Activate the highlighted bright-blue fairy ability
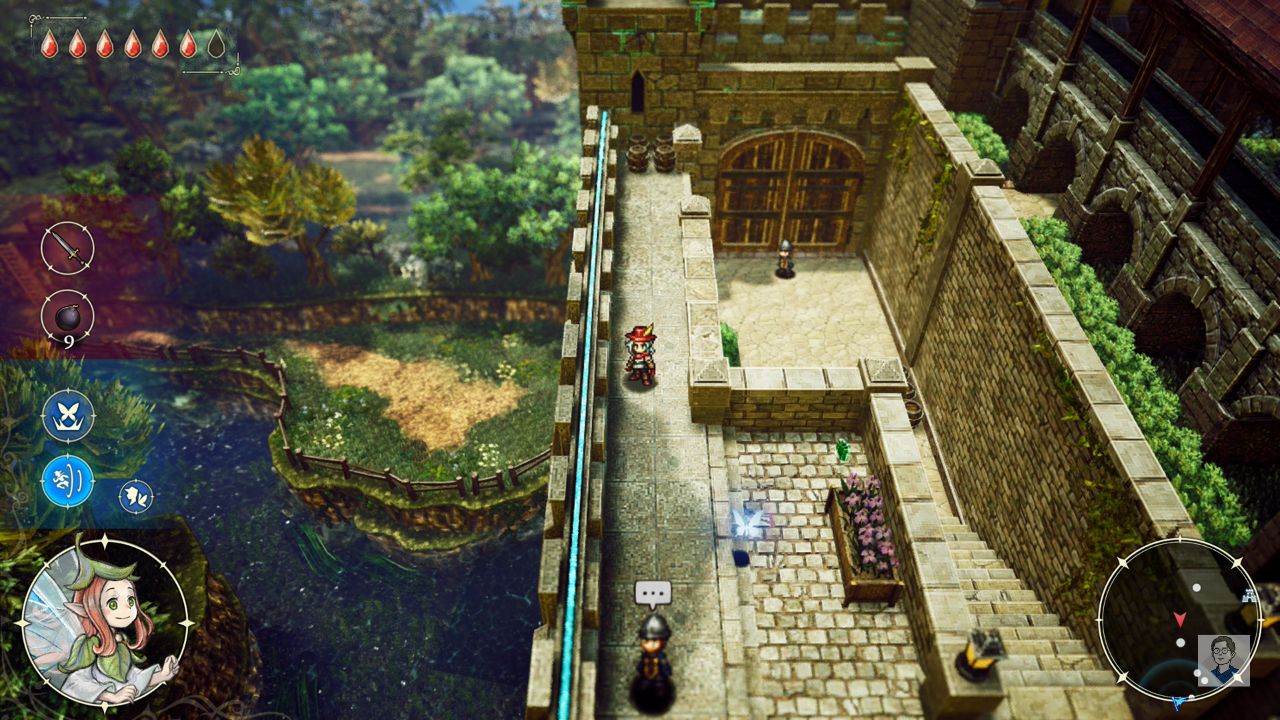Viewport: 1280px width, 720px height. click(68, 481)
